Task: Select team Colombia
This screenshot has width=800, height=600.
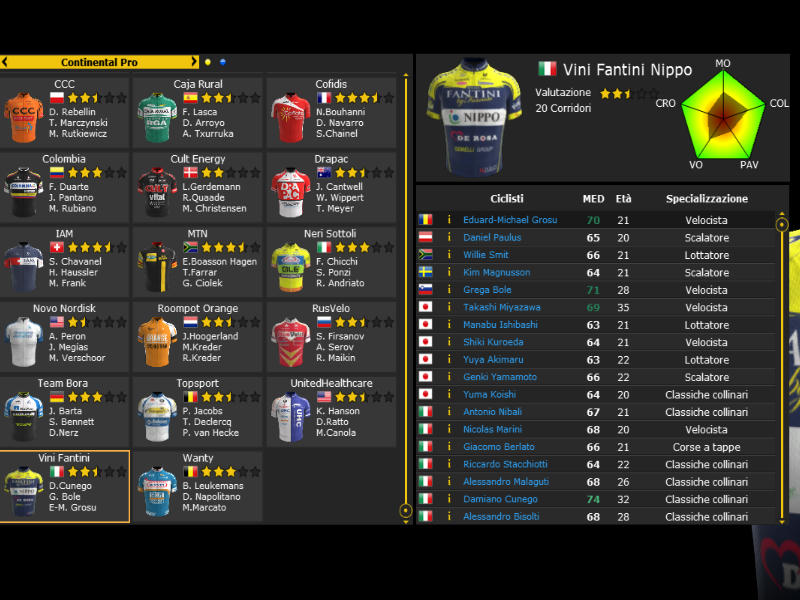Action: [65, 188]
